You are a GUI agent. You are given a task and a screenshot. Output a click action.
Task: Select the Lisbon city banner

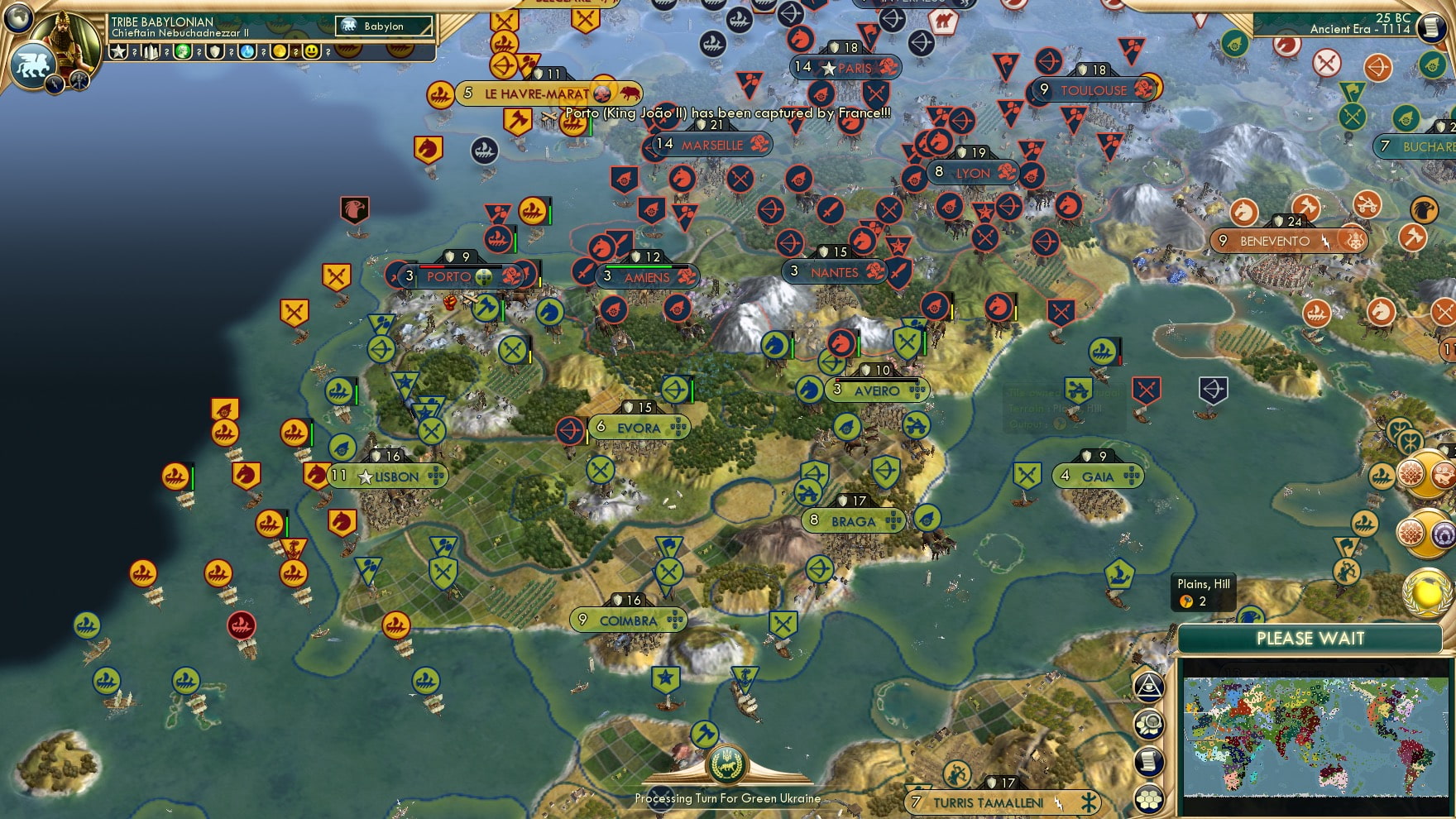click(x=389, y=476)
